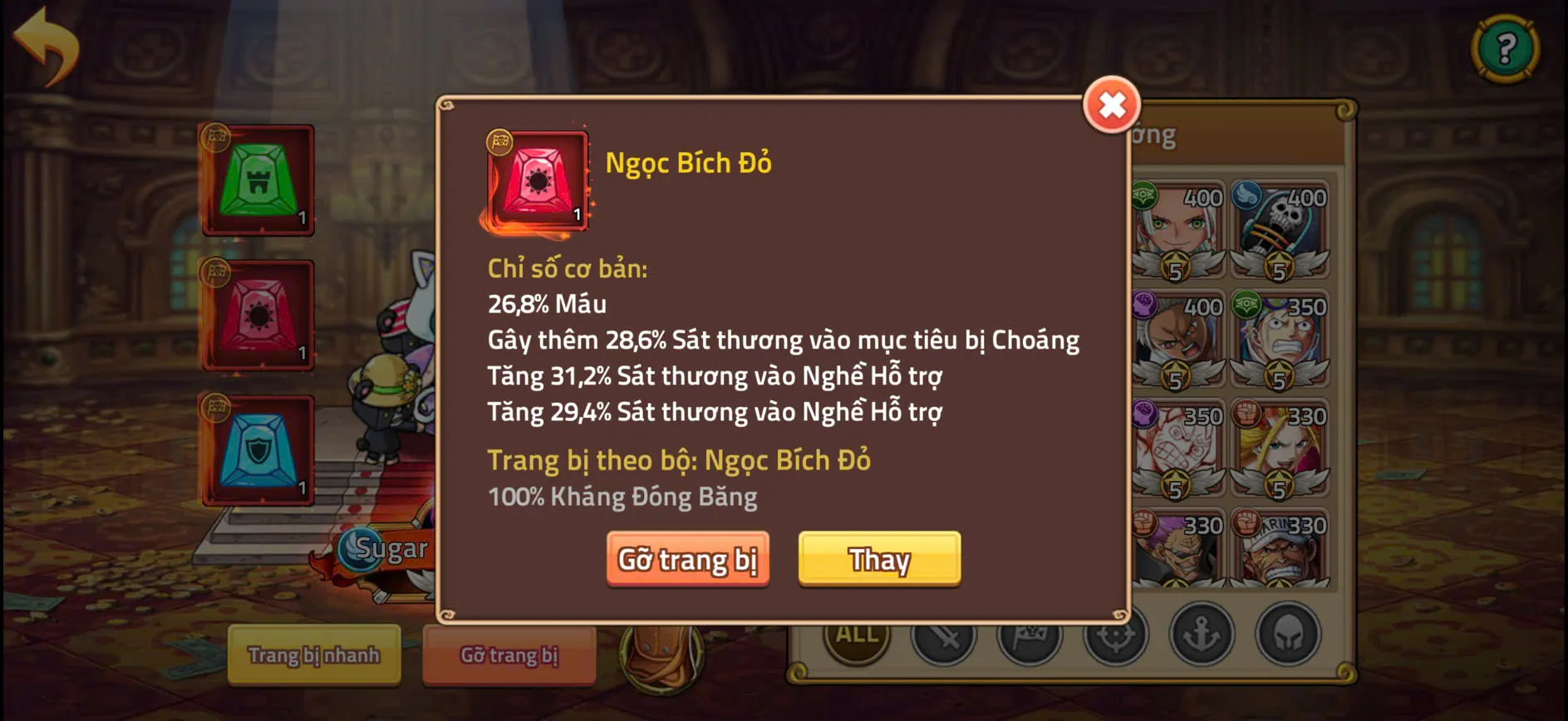Close the Ngọc Bích Đỏ detail popup
Screen dimensions: 1568x721
(1113, 106)
